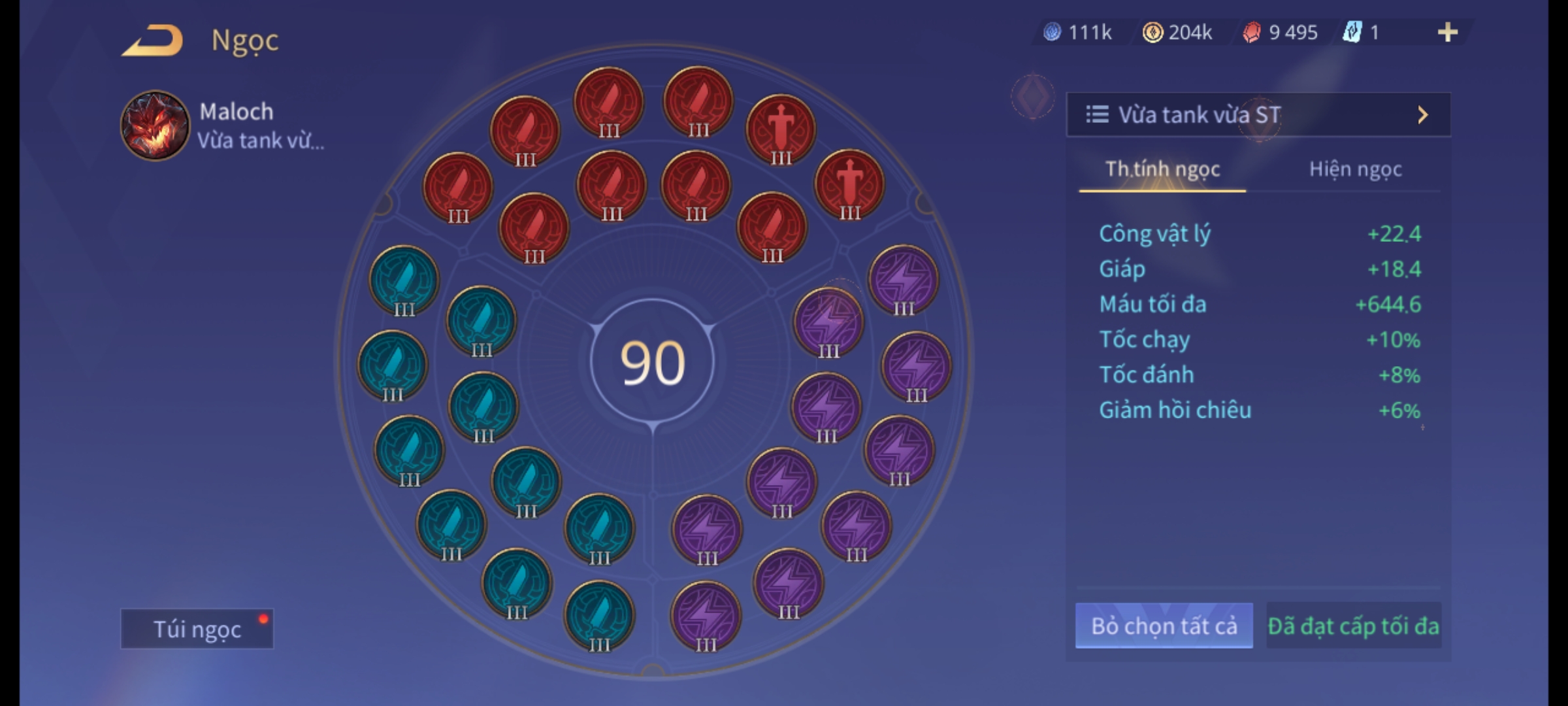Open the Vừa tank vừa ST preset list
The width and height of the screenshot is (1568, 706).
[x=1258, y=115]
